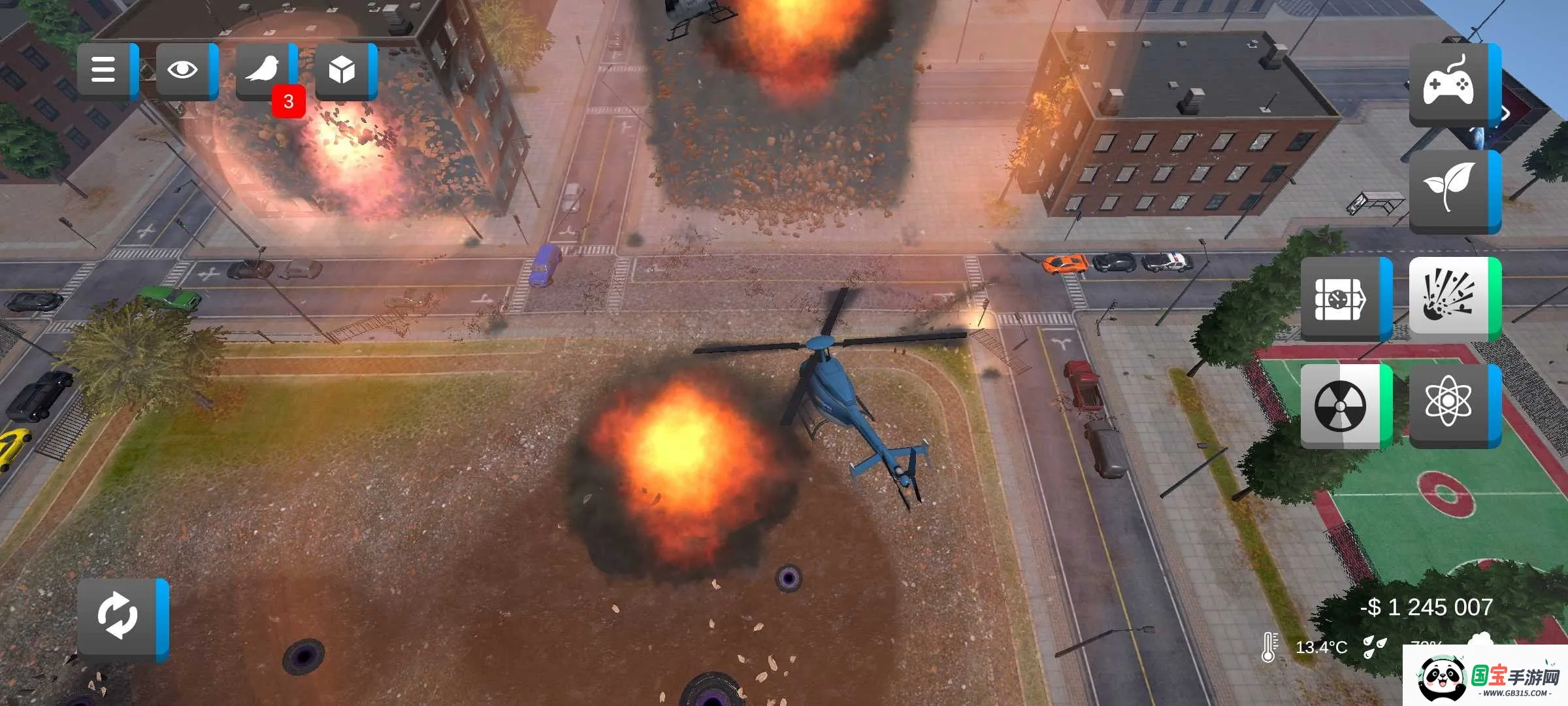Activate the explosion blast tool
Viewport: 1568px width, 706px height.
[x=1450, y=298]
